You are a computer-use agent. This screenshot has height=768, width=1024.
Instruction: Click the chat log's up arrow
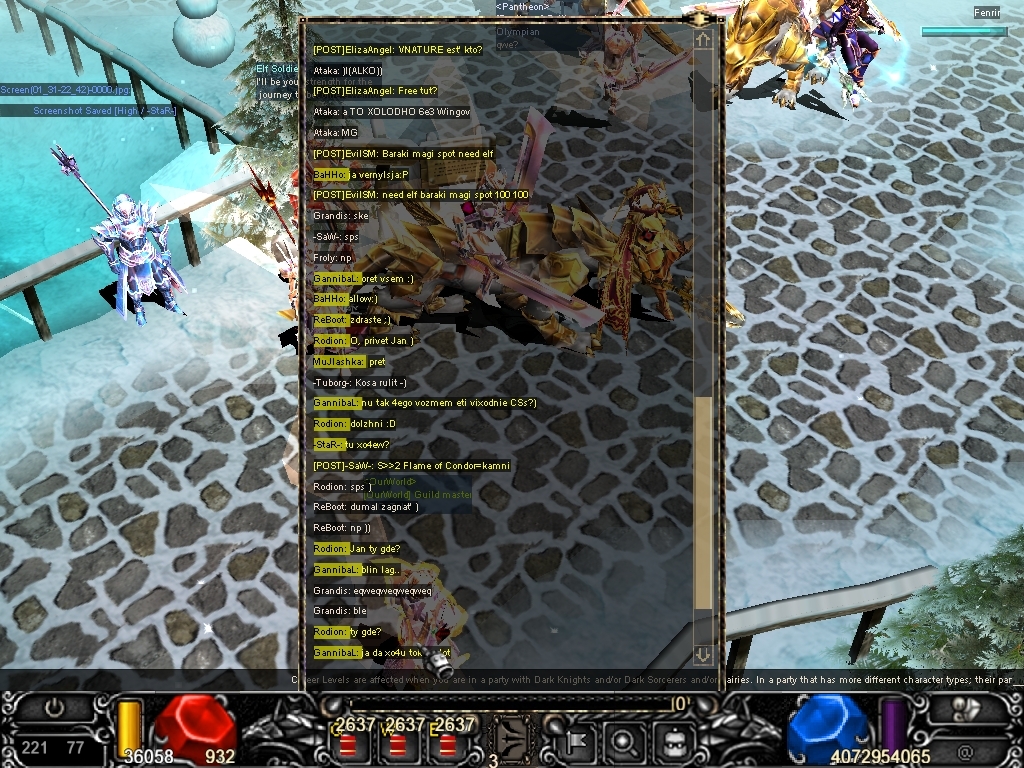[x=703, y=40]
